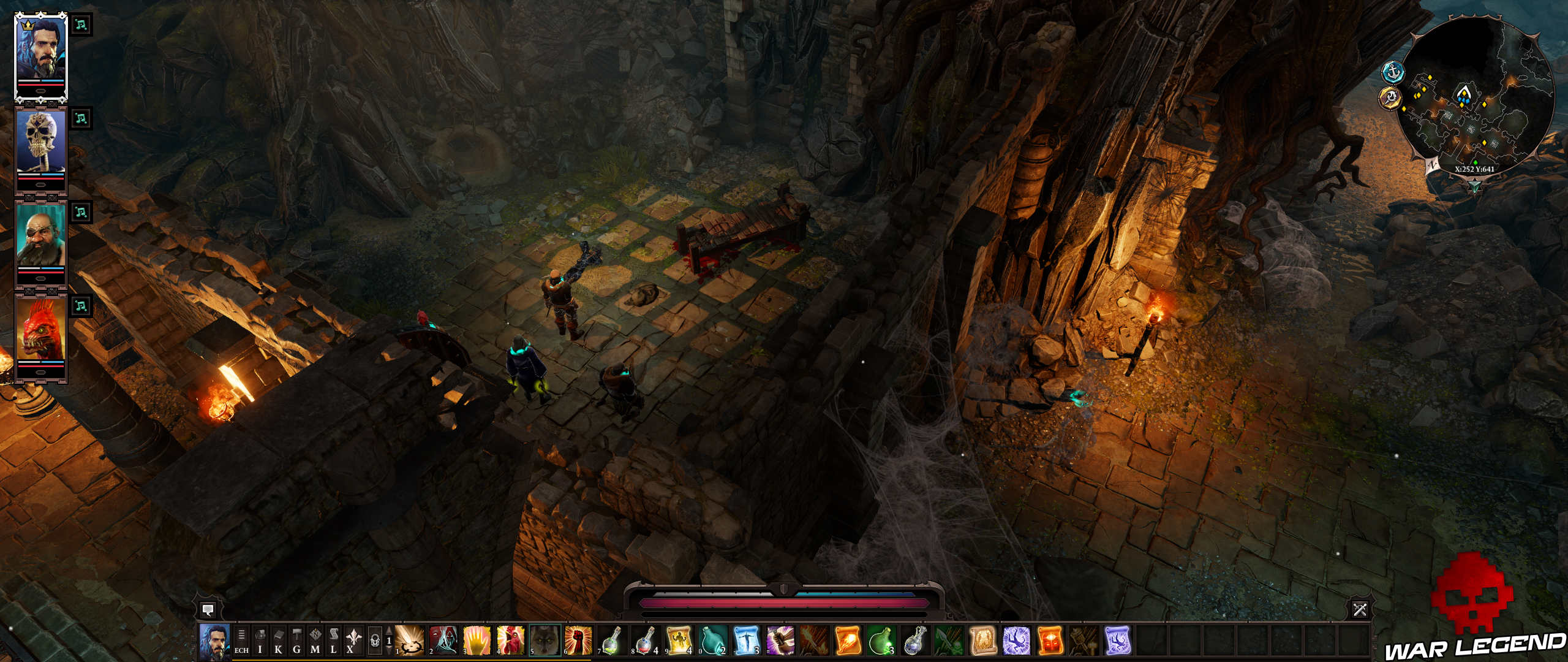Collapse the minimap using the arrow below it
Screen dimensions: 1568x662
[1476, 186]
